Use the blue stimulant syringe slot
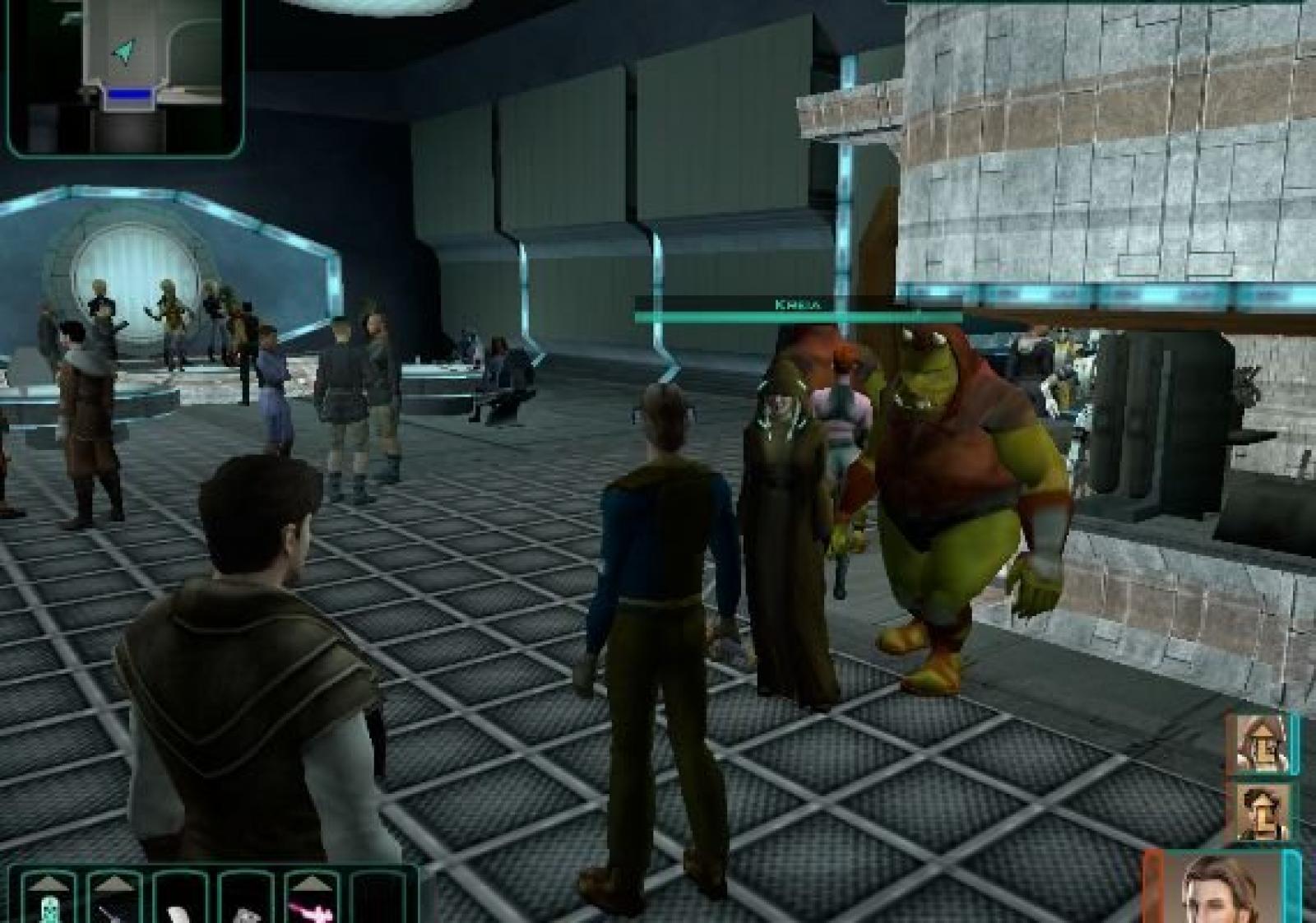Image resolution: width=1316 pixels, height=923 pixels. coord(114,911)
